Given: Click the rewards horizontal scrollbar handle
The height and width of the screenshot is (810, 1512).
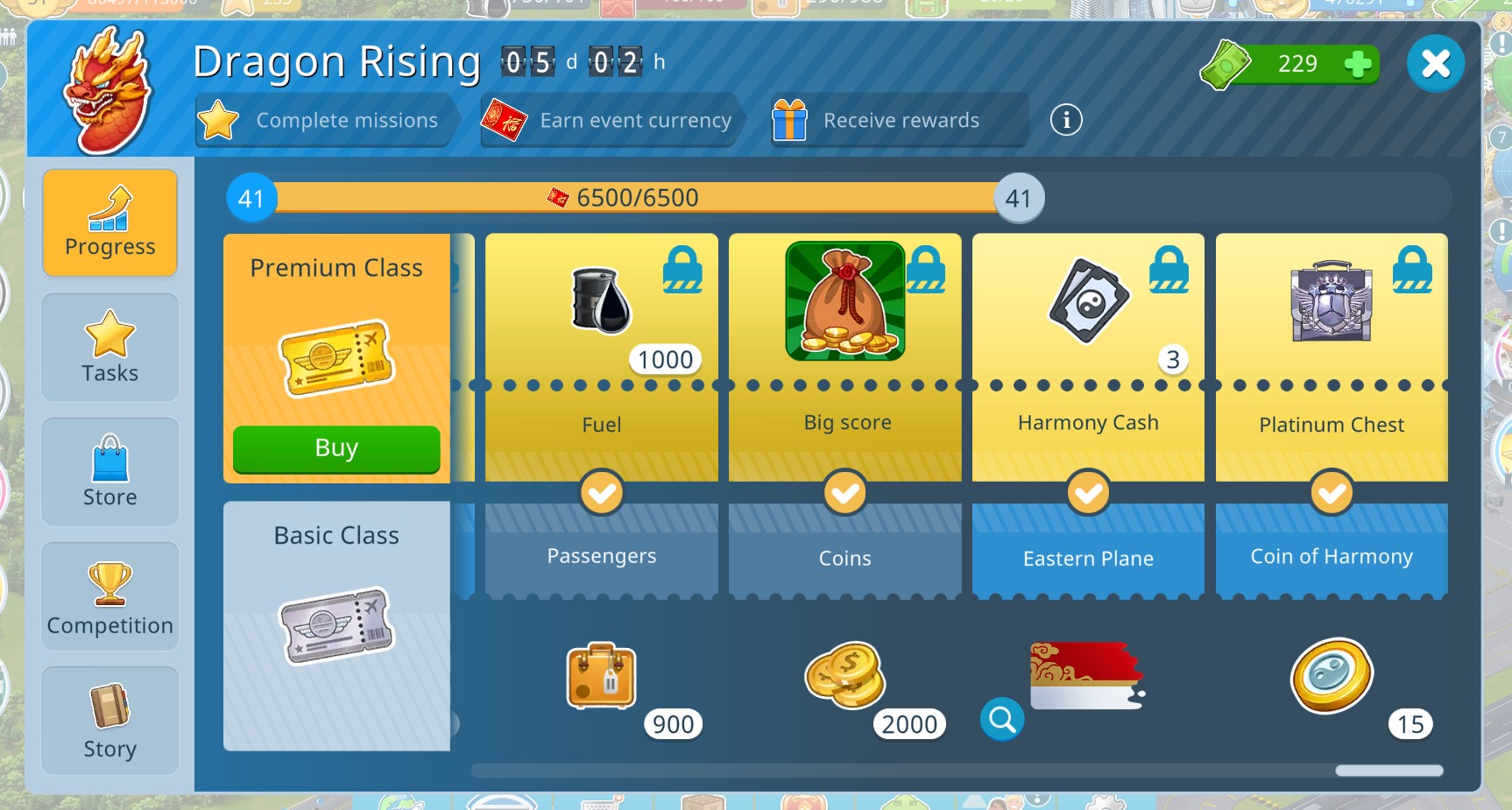Looking at the screenshot, I should (x=1389, y=771).
